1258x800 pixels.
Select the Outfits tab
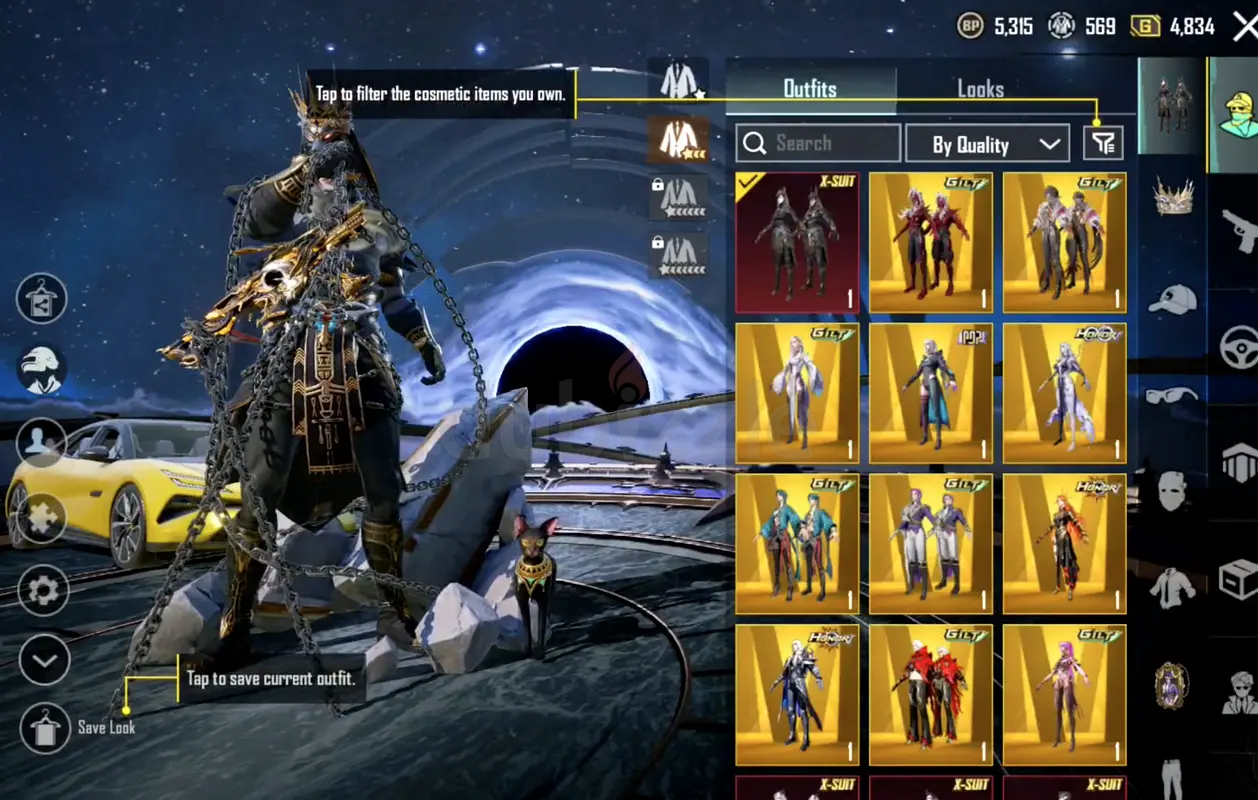point(810,89)
